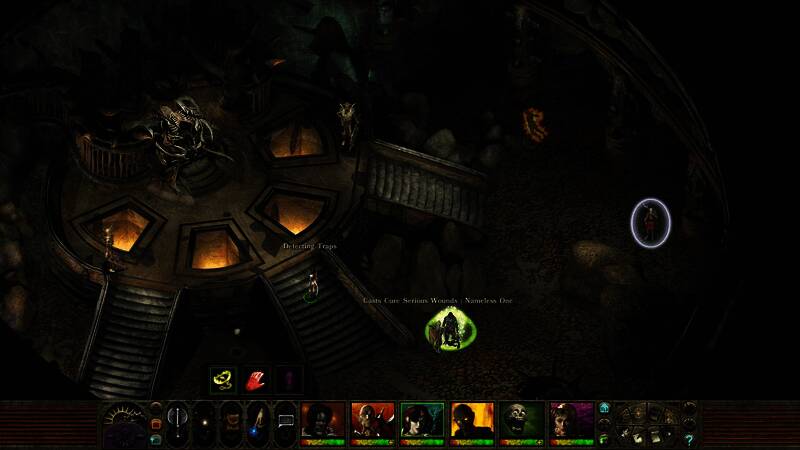
Task: Activate the red hand action icon
Action: point(256,380)
